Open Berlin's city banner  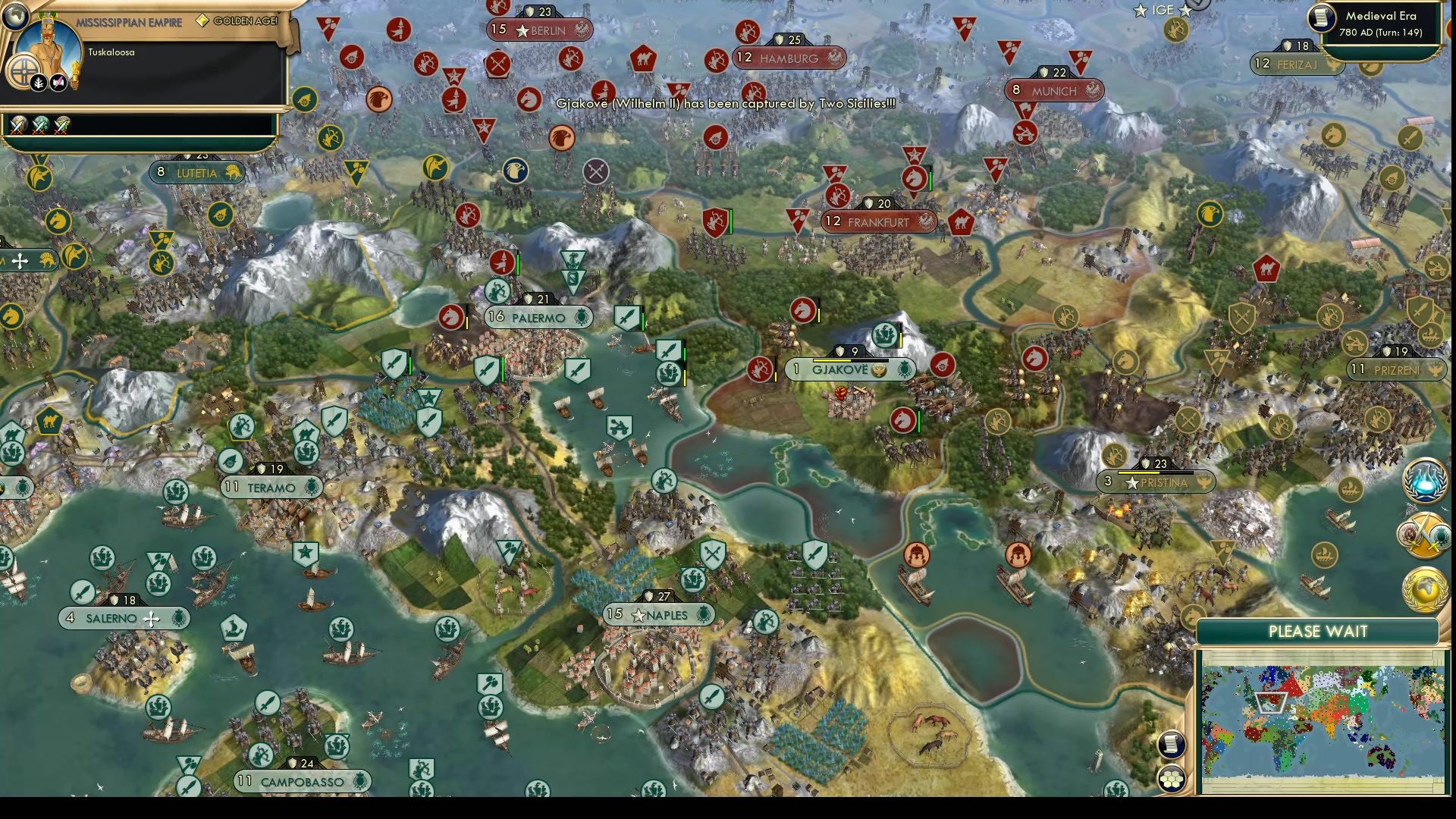(540, 31)
